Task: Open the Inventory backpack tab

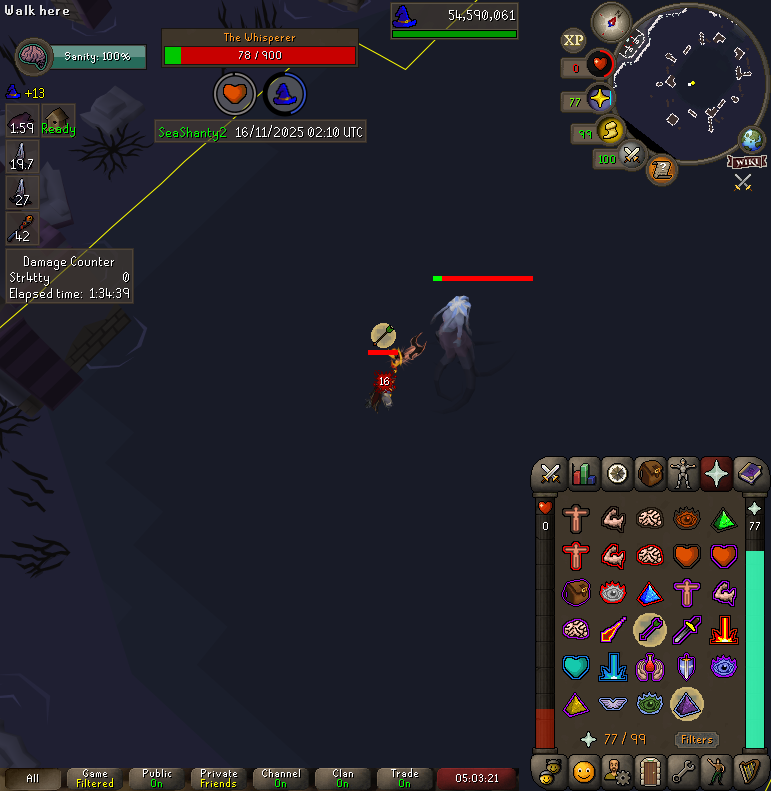Action: tap(649, 473)
